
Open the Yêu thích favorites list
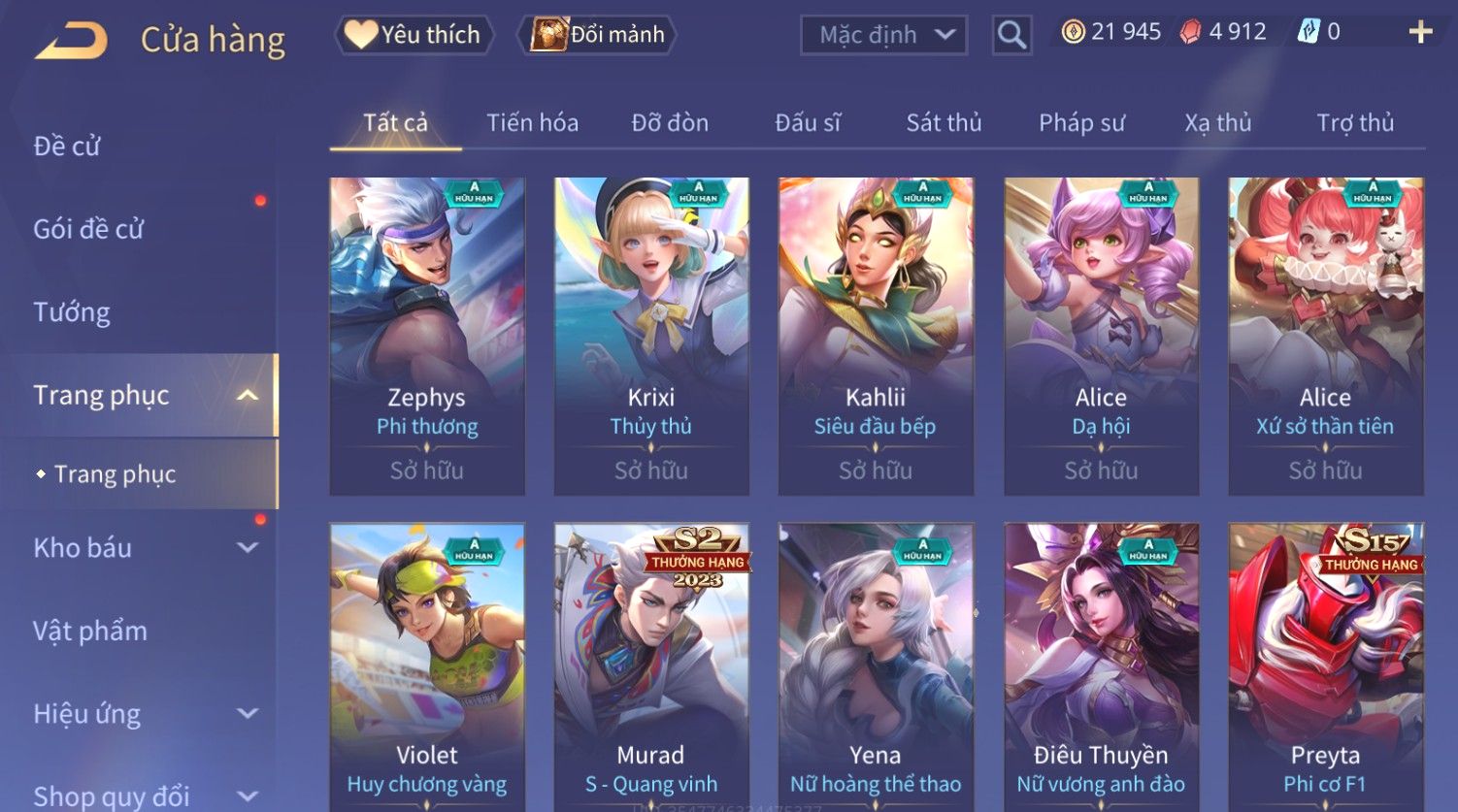415,35
